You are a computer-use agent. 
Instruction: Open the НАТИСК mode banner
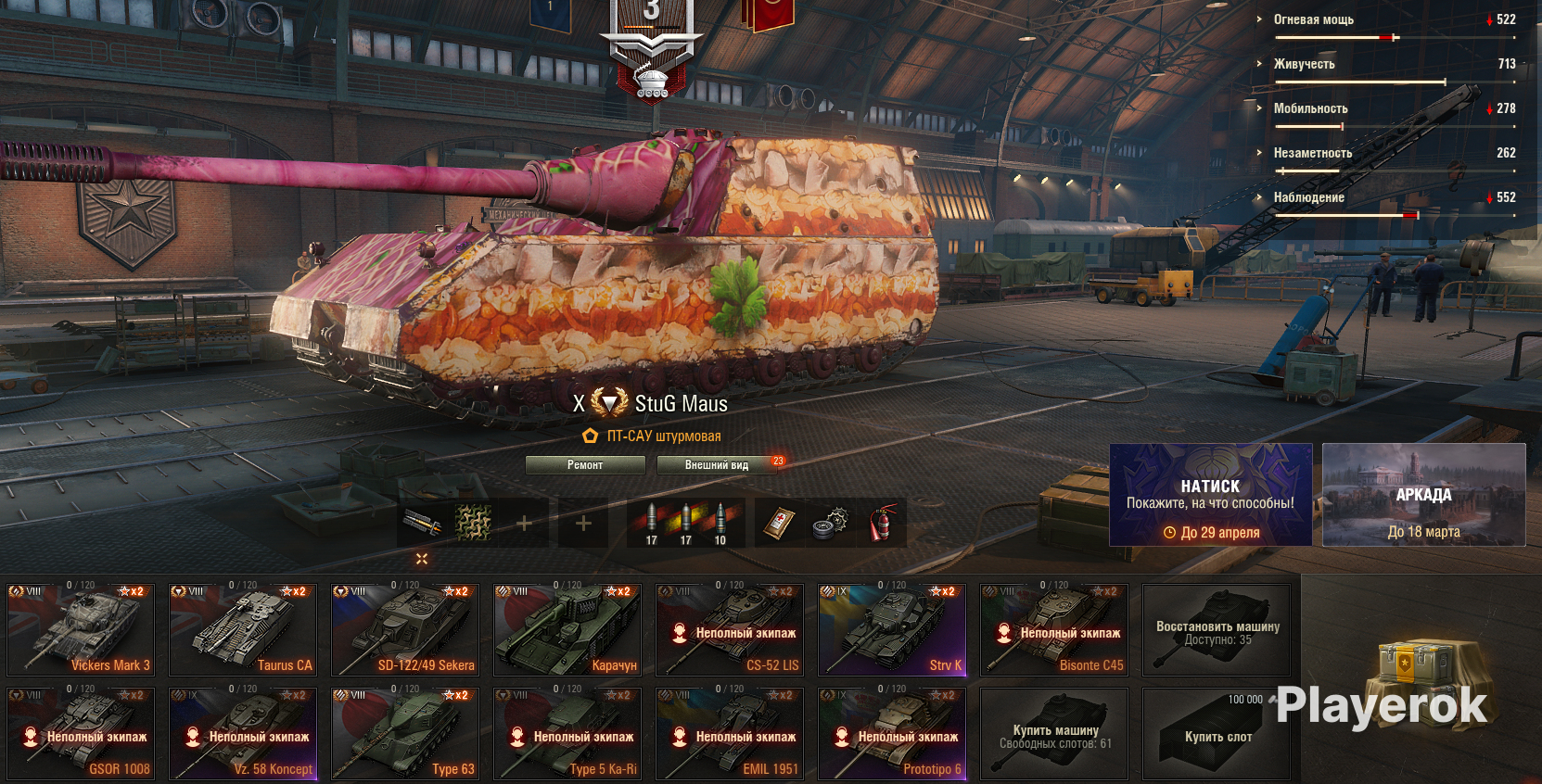pos(1210,495)
